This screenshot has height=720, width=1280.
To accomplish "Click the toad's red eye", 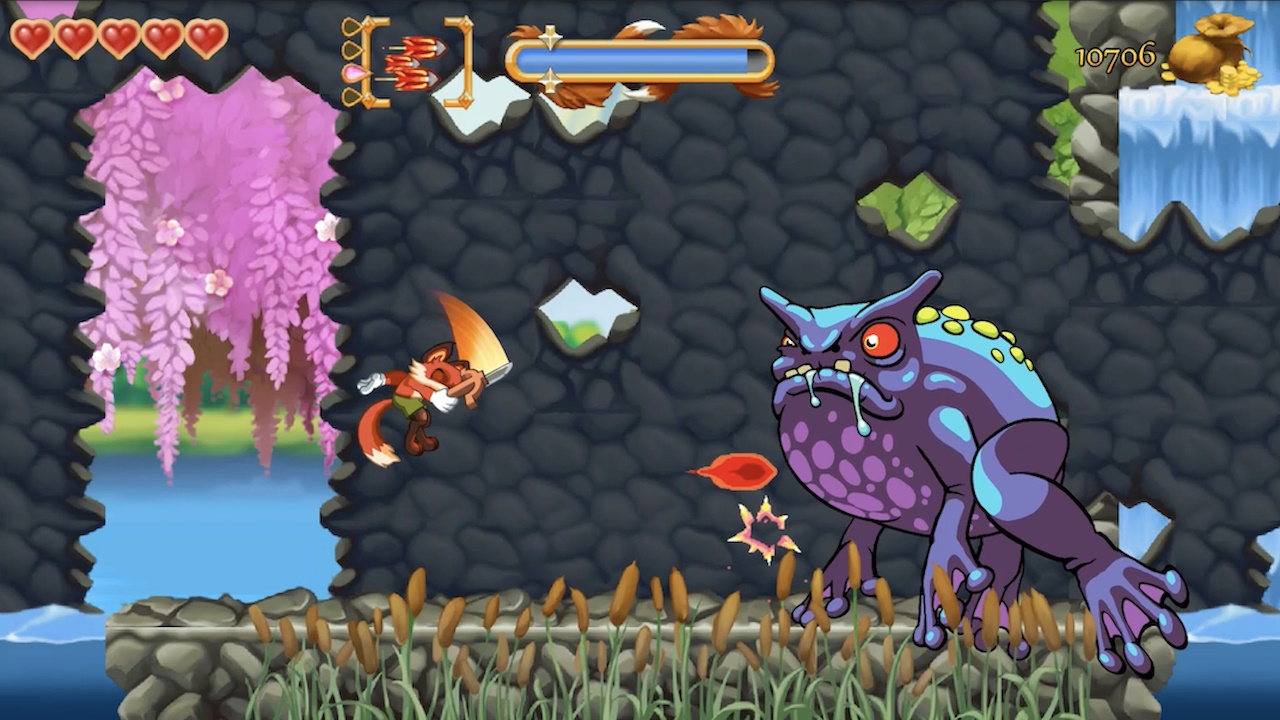I will click(880, 340).
